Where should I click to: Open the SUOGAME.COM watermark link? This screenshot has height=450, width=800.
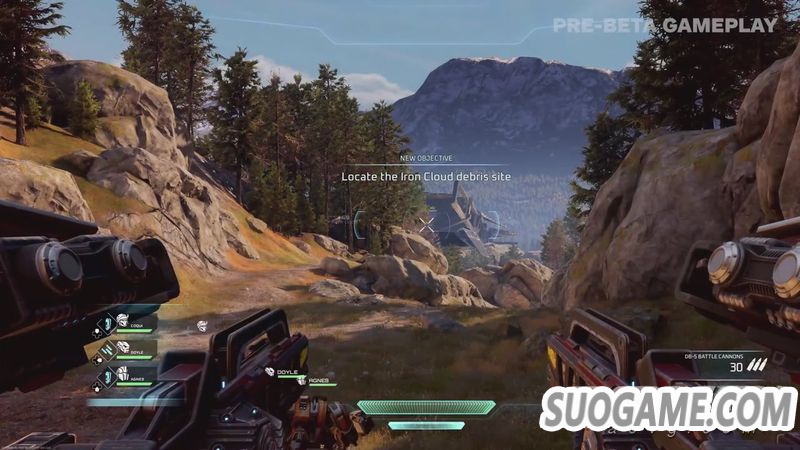click(x=669, y=410)
